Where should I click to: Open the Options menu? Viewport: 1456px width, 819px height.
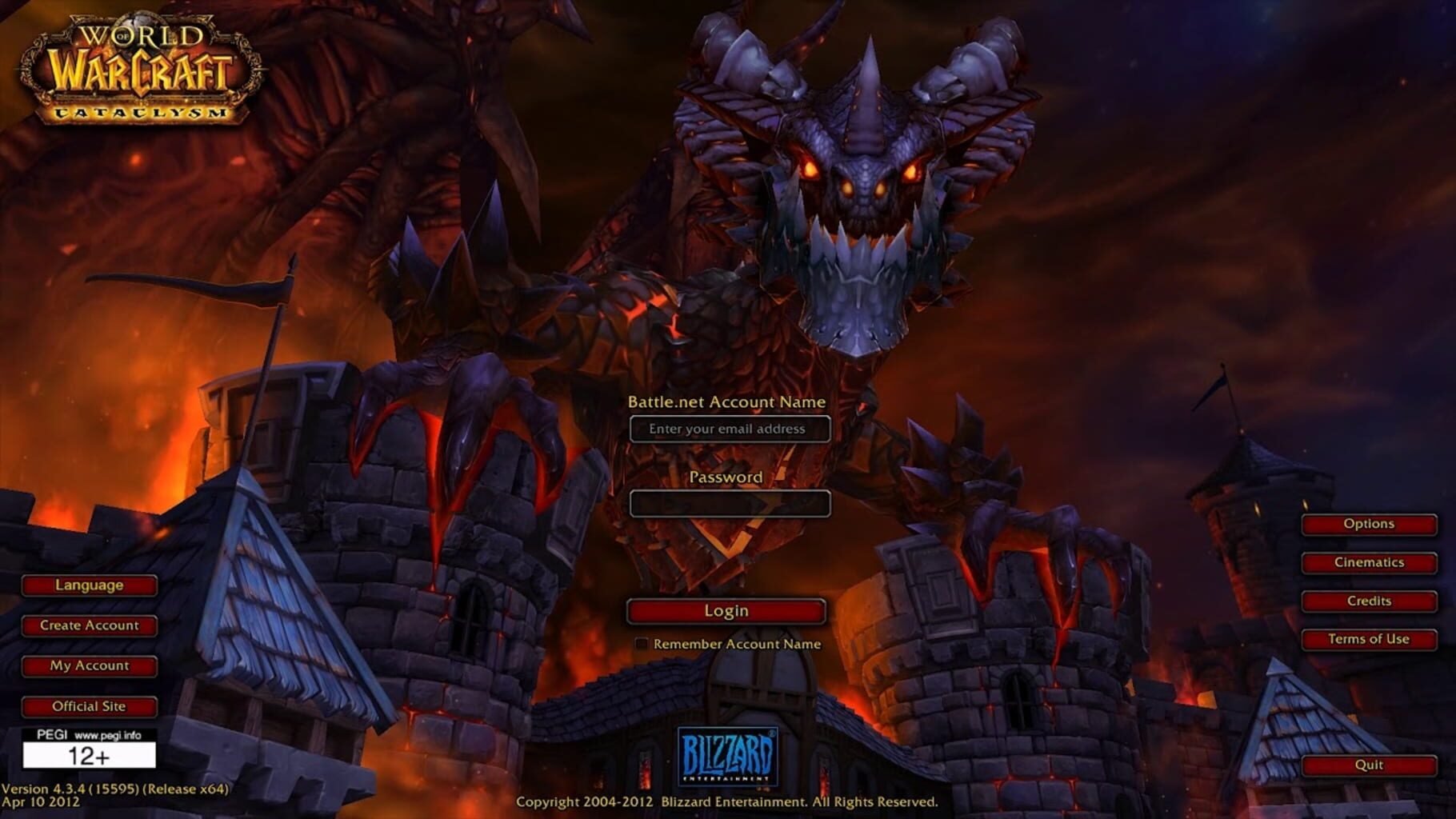pos(1368,524)
